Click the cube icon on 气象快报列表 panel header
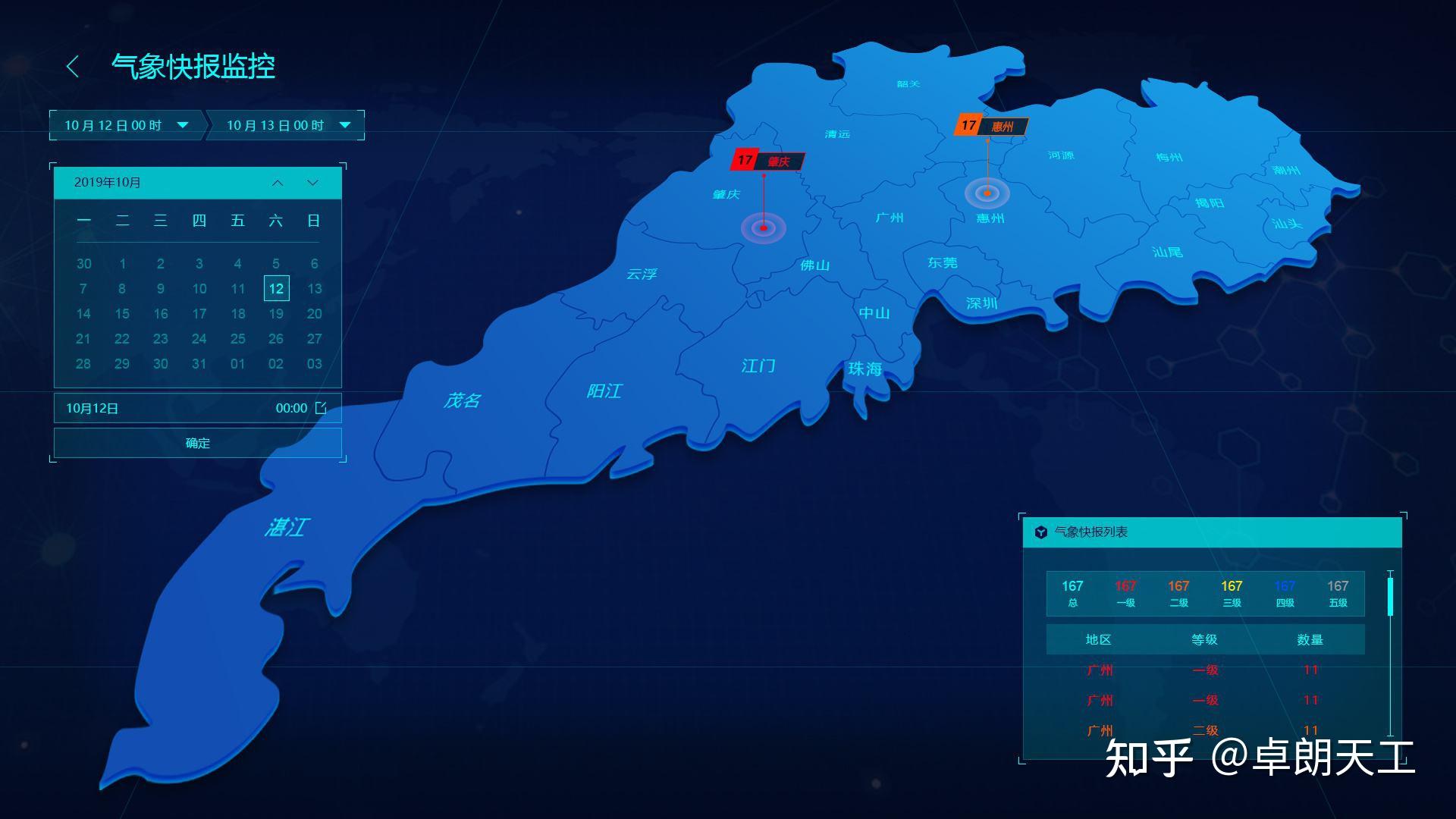This screenshot has height=819, width=1456. click(x=1040, y=533)
